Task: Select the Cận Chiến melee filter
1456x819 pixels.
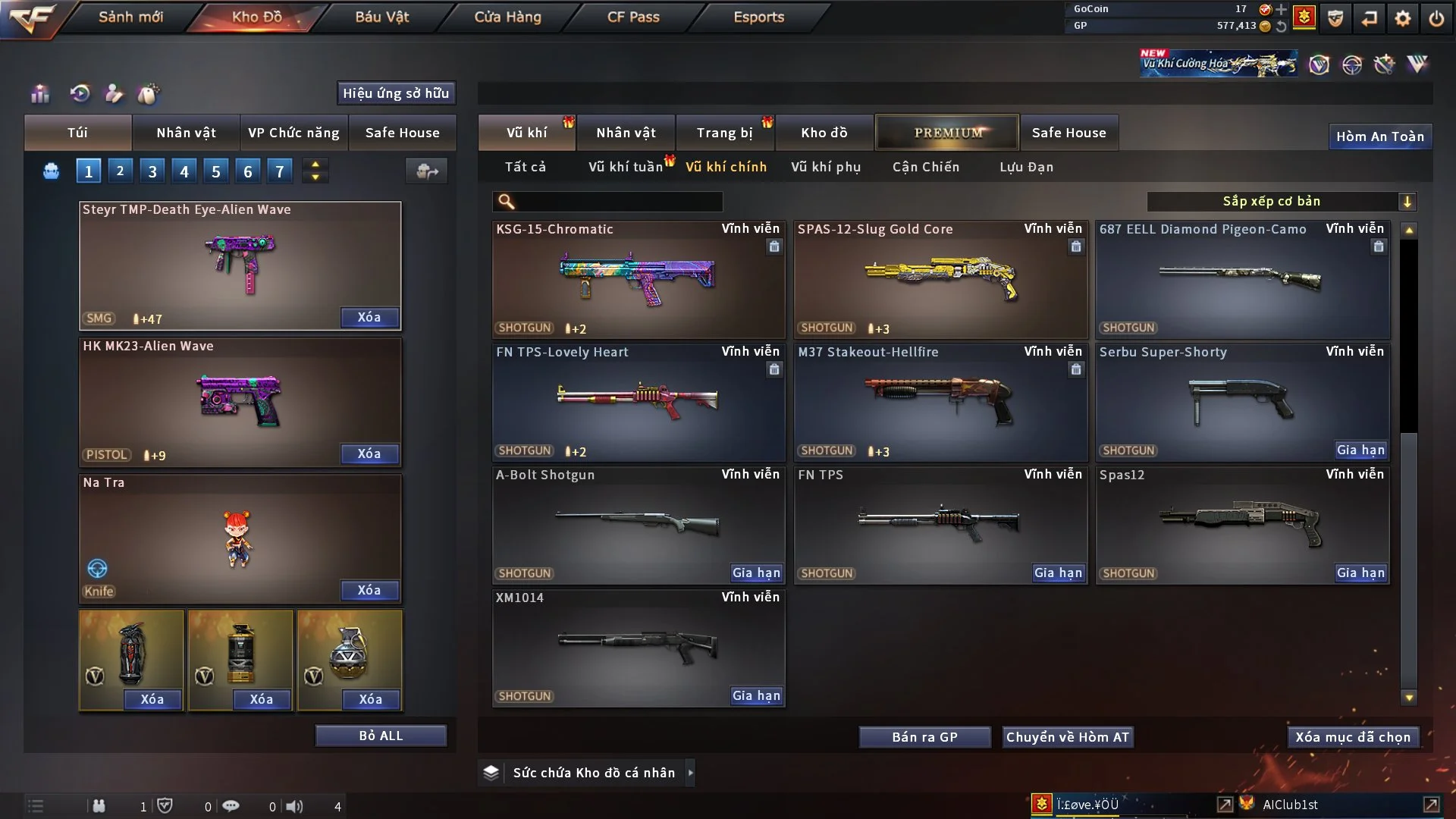Action: 925,167
